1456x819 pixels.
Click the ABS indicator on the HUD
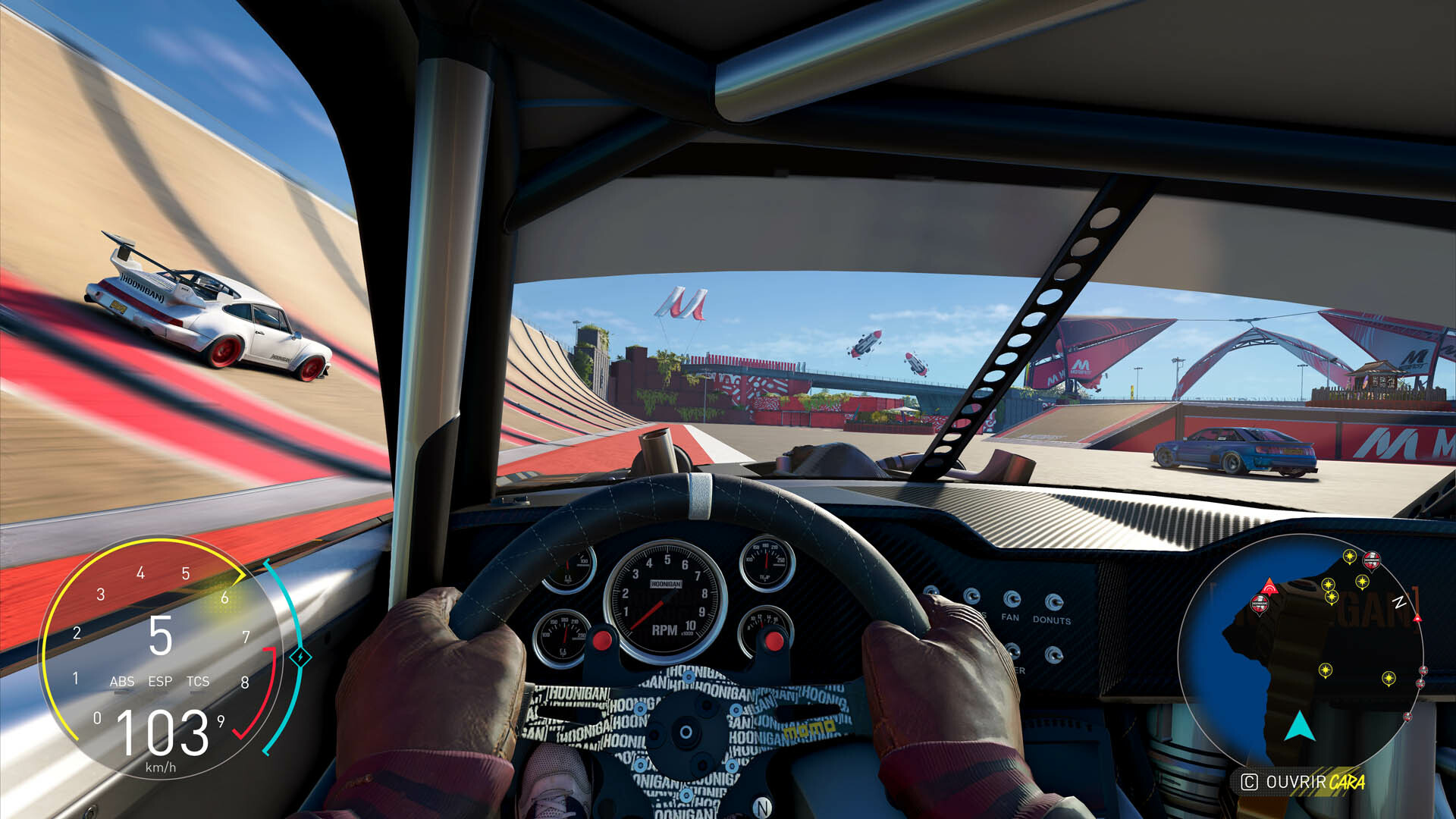pos(124,681)
